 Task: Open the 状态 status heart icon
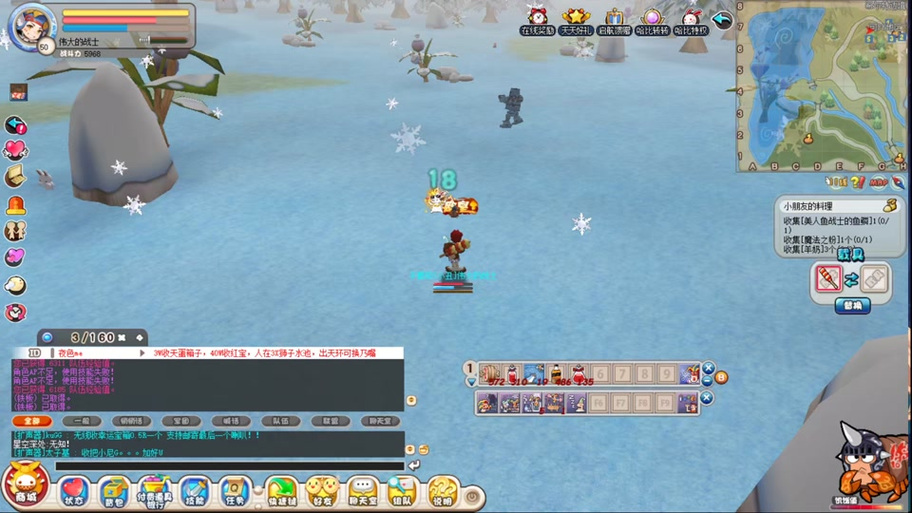coord(74,491)
